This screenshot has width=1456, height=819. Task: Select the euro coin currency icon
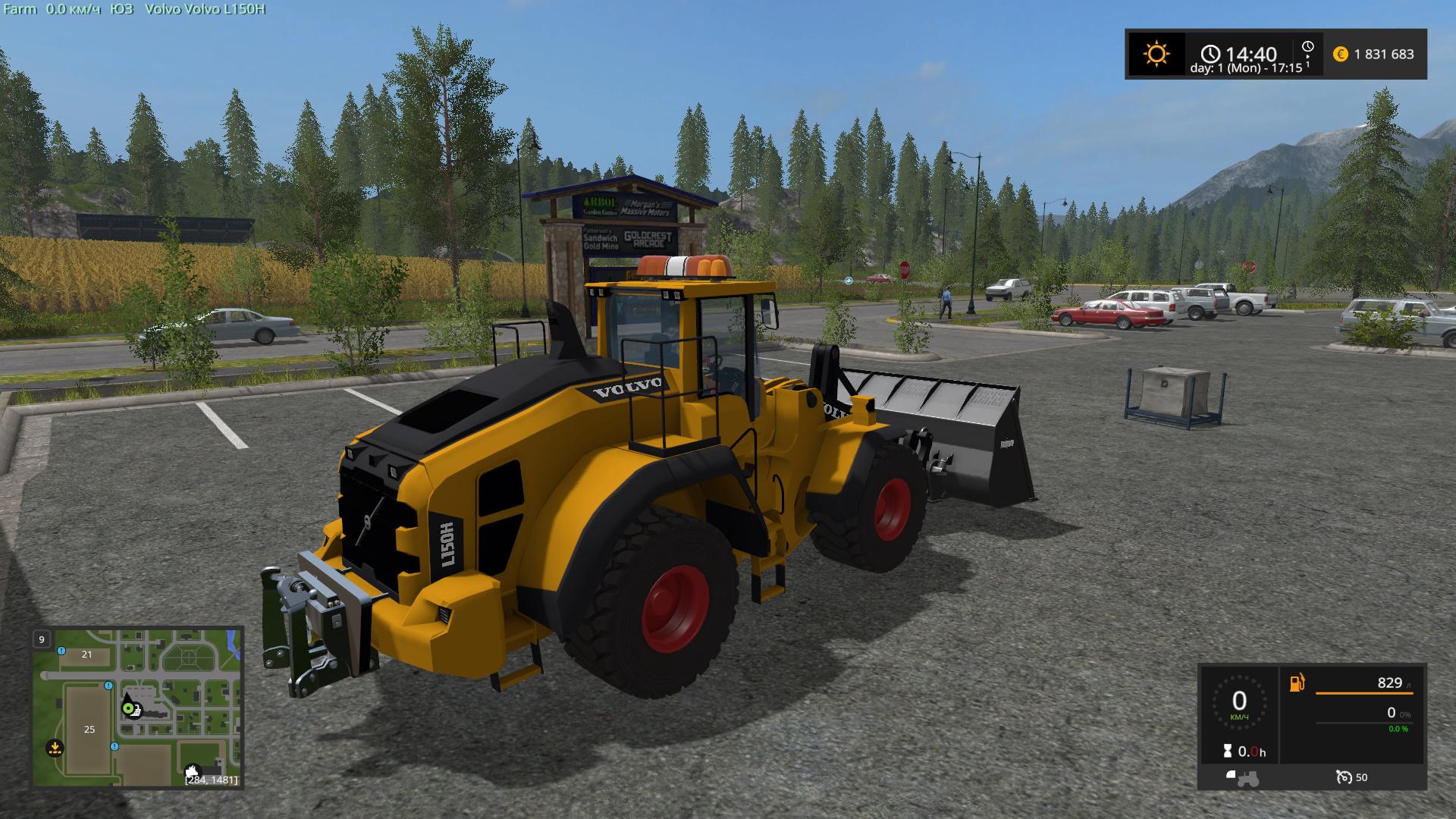[1339, 54]
